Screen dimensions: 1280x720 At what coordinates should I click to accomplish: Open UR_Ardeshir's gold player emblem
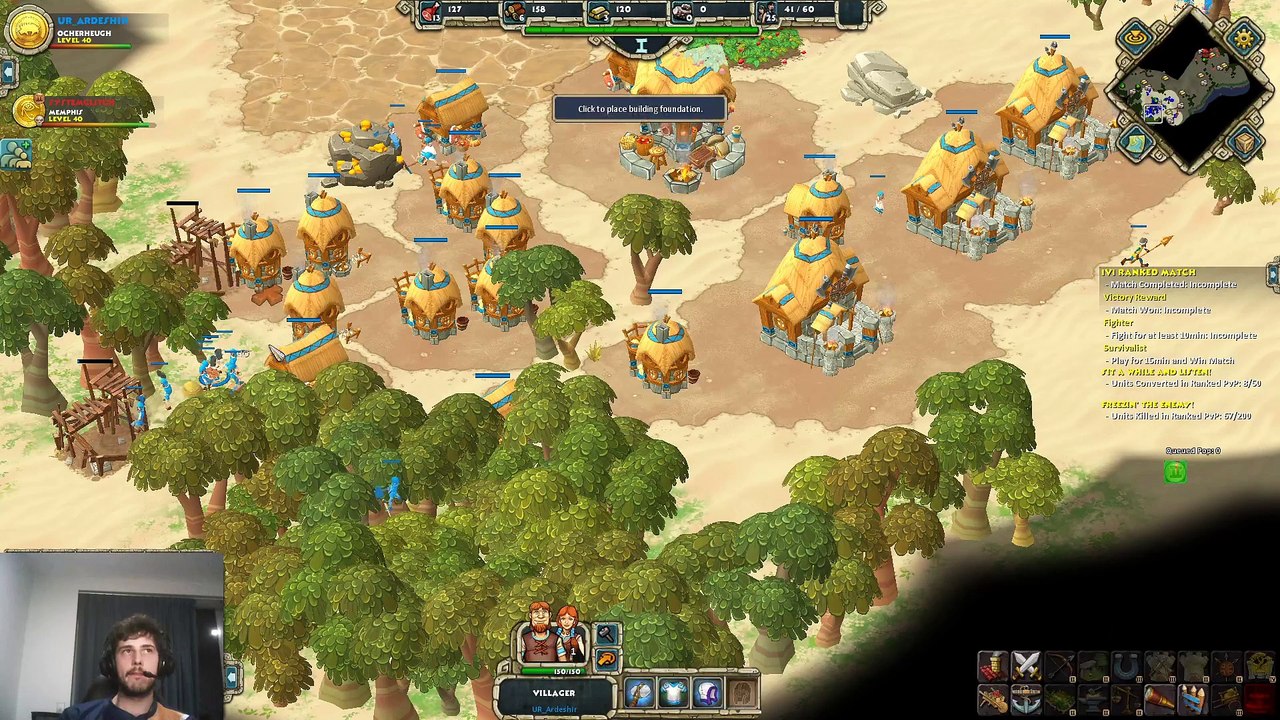pyautogui.click(x=28, y=30)
